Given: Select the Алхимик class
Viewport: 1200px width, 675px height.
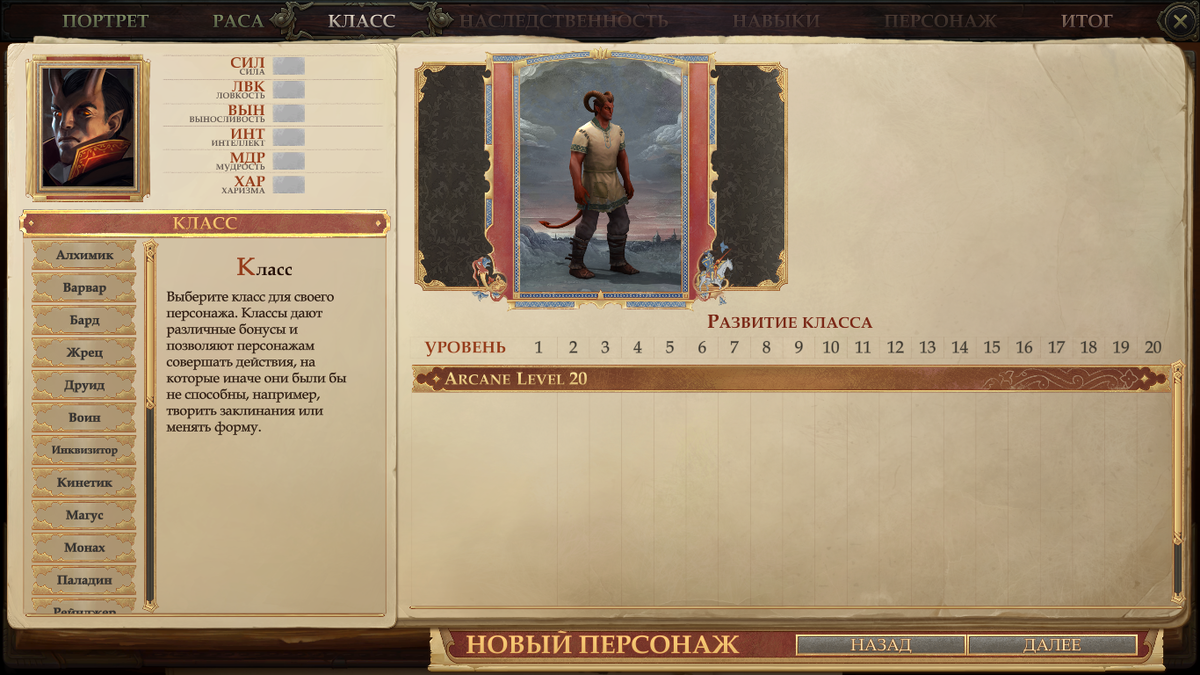Looking at the screenshot, I should tap(84, 255).
